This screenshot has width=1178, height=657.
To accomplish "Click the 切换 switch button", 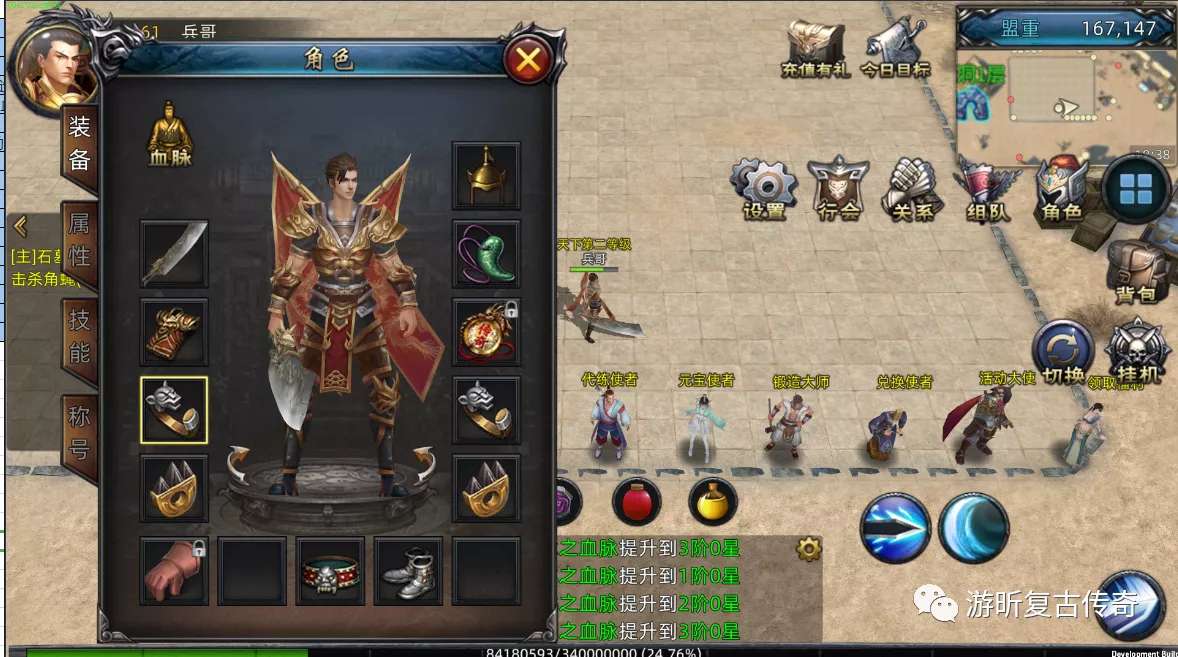I will point(1063,354).
